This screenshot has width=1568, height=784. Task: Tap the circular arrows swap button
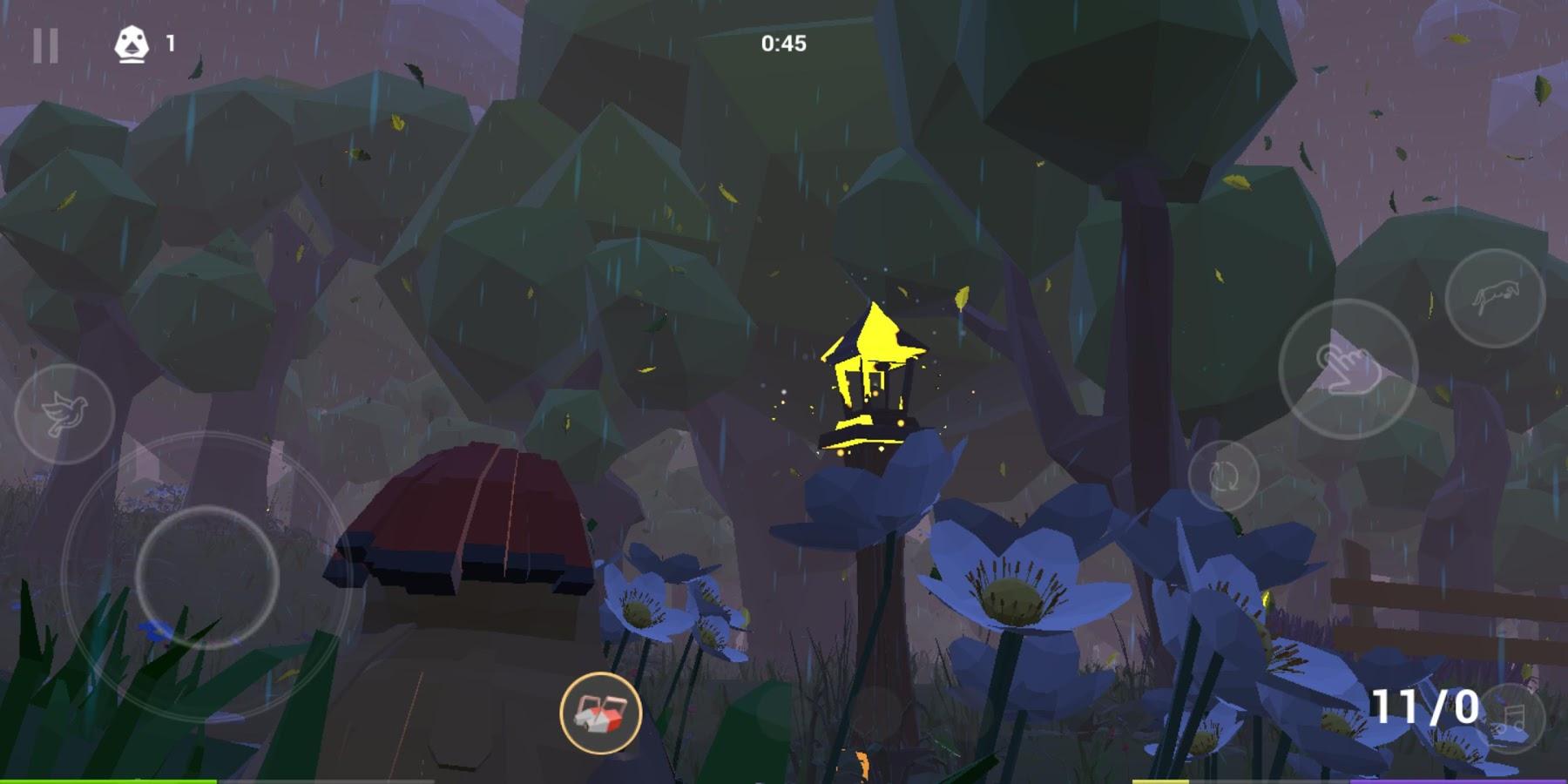pyautogui.click(x=1224, y=476)
